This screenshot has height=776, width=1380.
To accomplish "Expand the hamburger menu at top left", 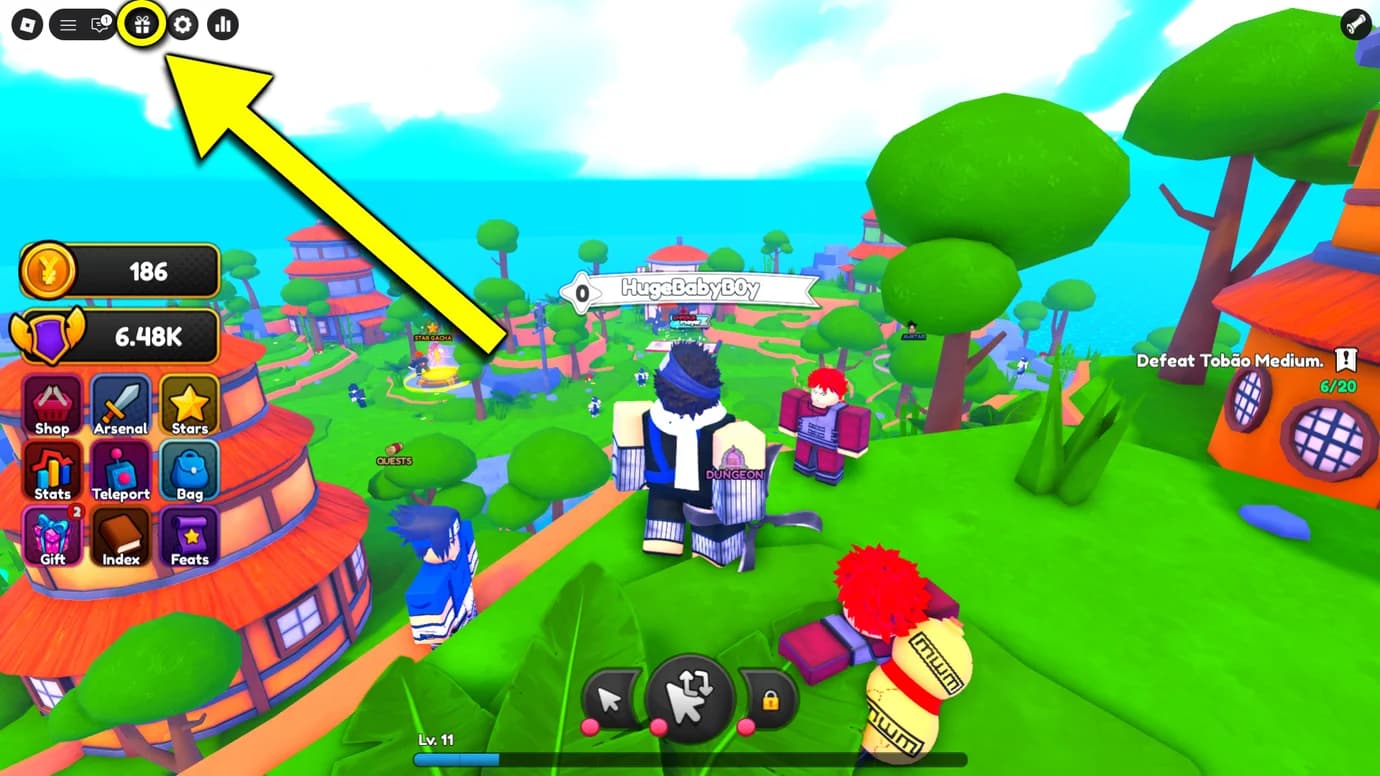I will (x=68, y=25).
